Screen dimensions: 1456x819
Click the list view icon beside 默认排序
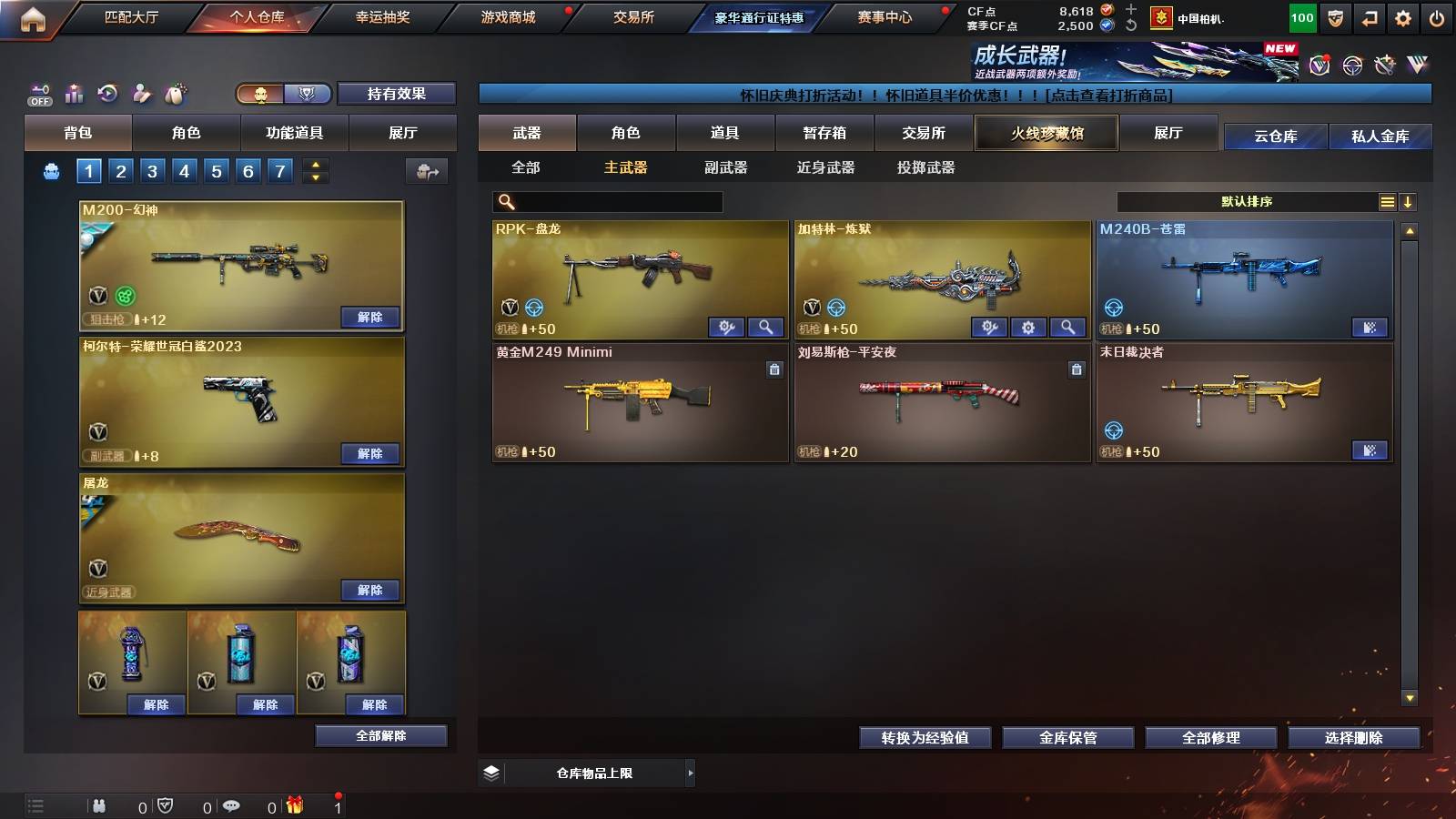(1387, 201)
